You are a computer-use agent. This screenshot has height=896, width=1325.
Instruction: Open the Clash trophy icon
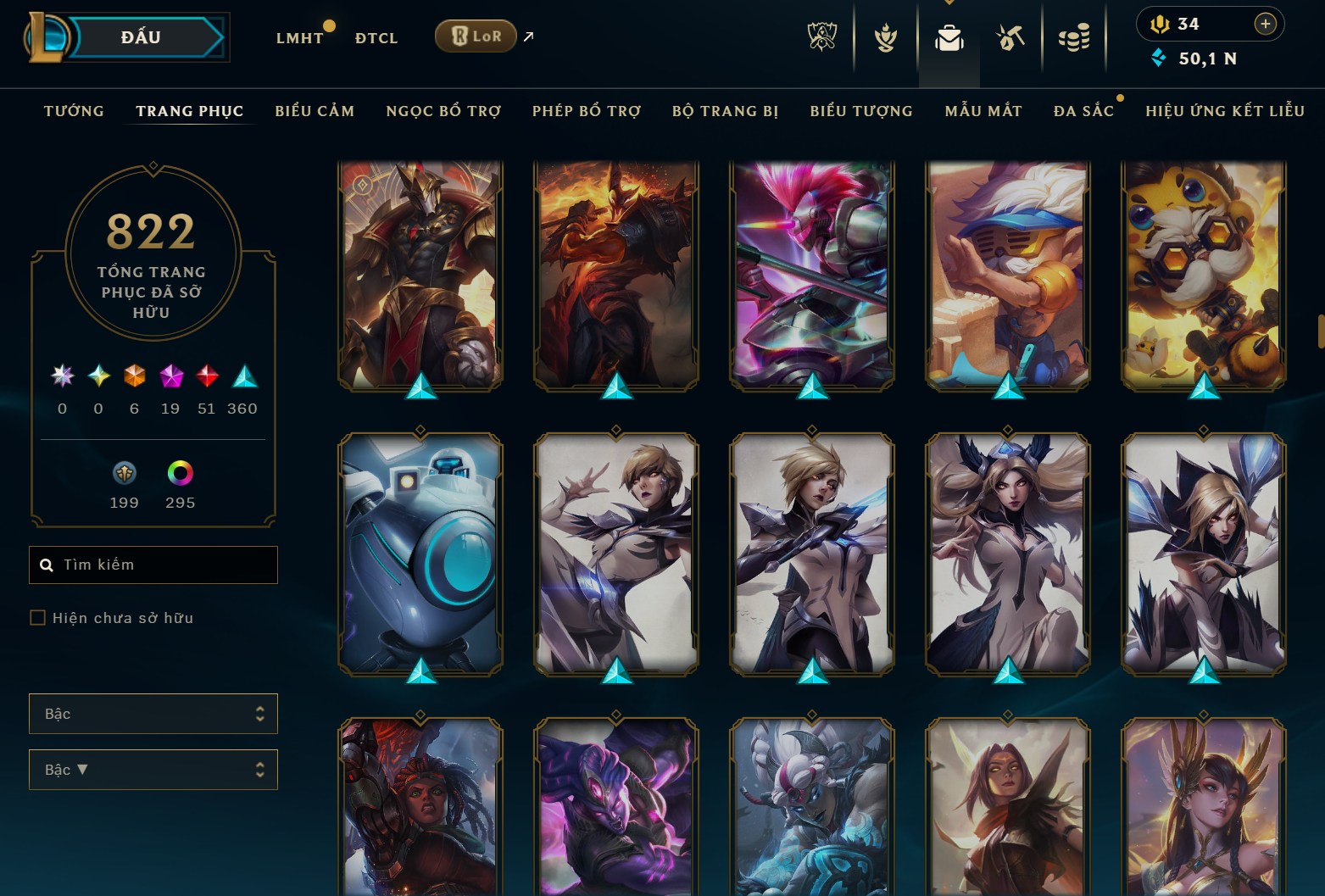[x=821, y=37]
